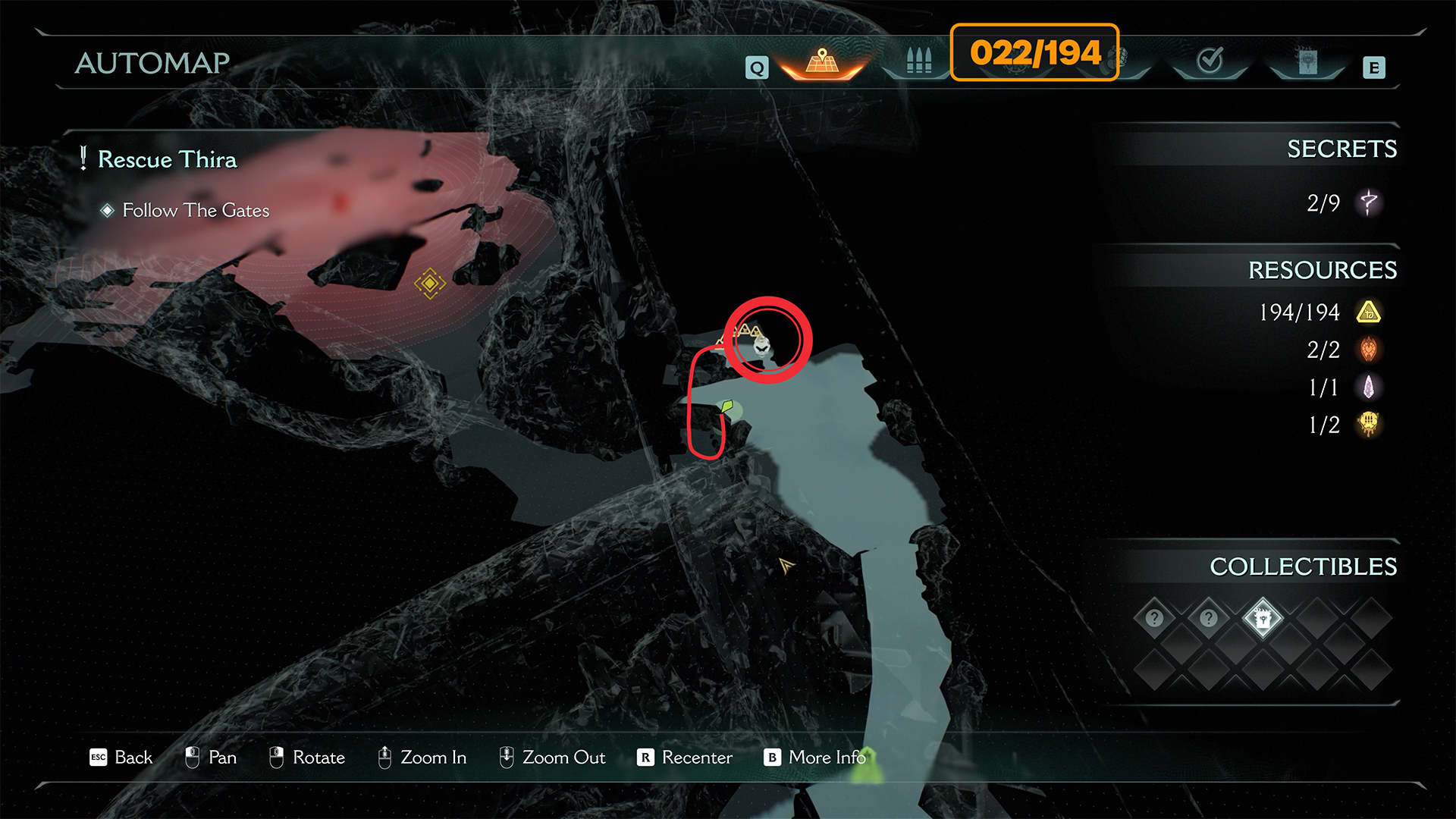Show More Info for the map
This screenshot has height=819, width=1456.
814,758
